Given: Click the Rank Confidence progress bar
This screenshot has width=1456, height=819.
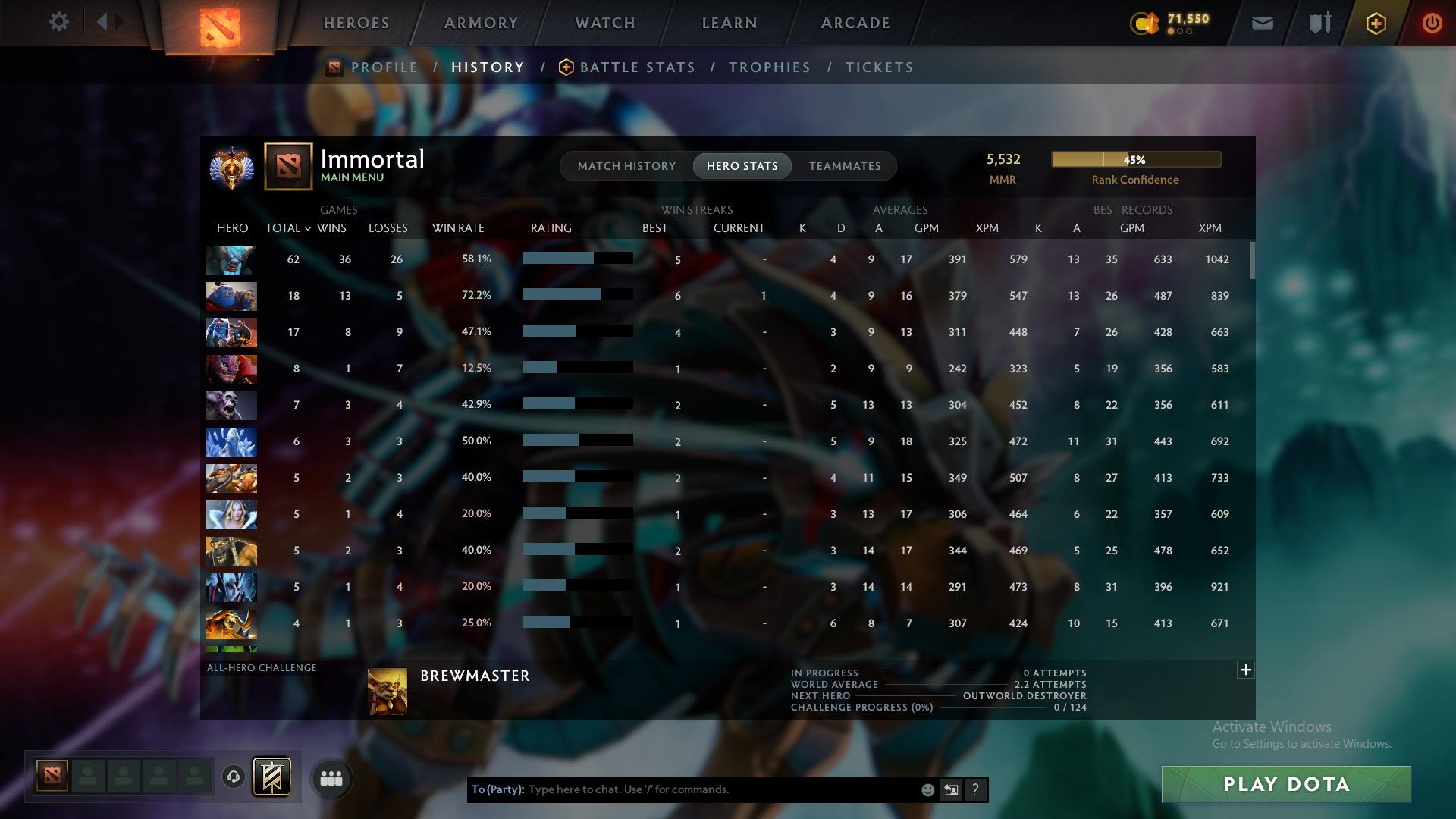Looking at the screenshot, I should tap(1135, 159).
